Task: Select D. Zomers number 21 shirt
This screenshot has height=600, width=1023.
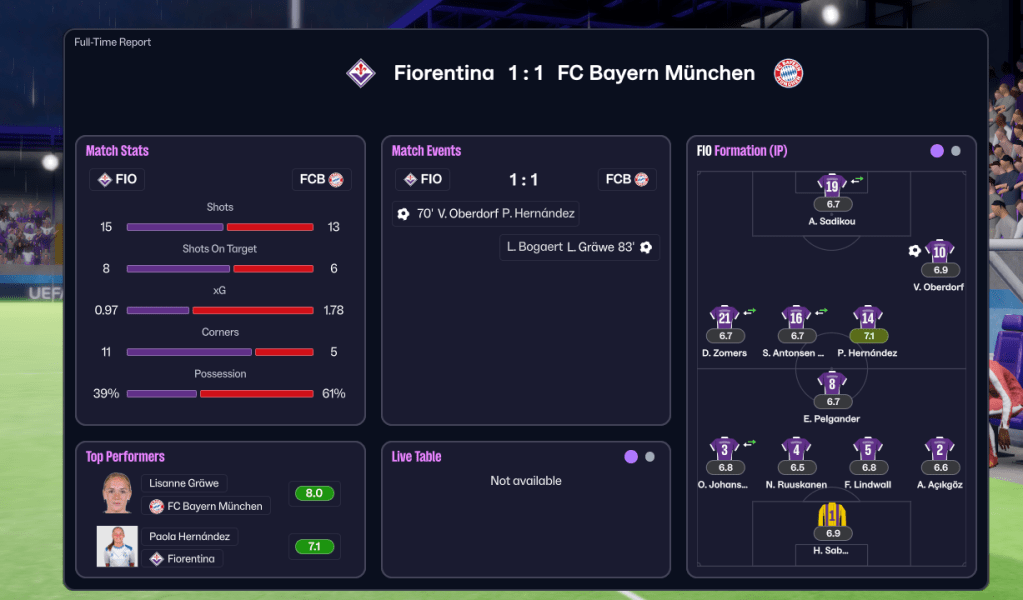Action: pyautogui.click(x=724, y=318)
